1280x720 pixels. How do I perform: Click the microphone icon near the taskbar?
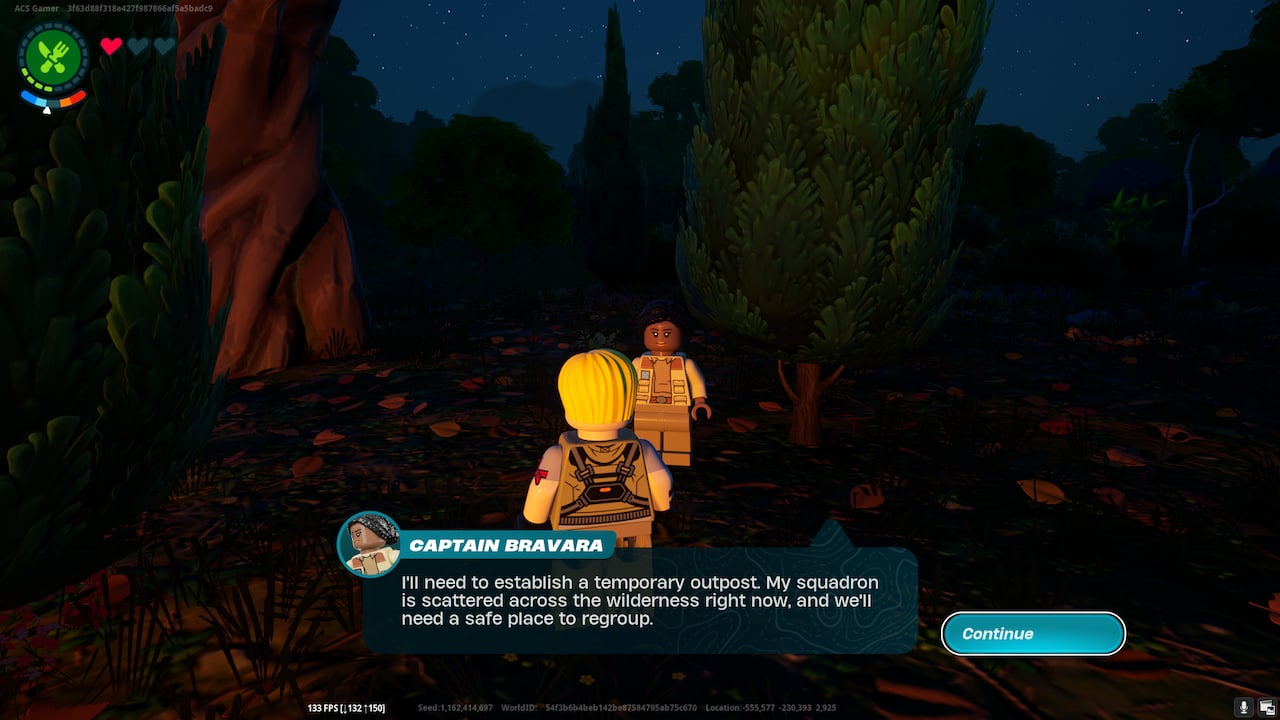(x=1244, y=705)
